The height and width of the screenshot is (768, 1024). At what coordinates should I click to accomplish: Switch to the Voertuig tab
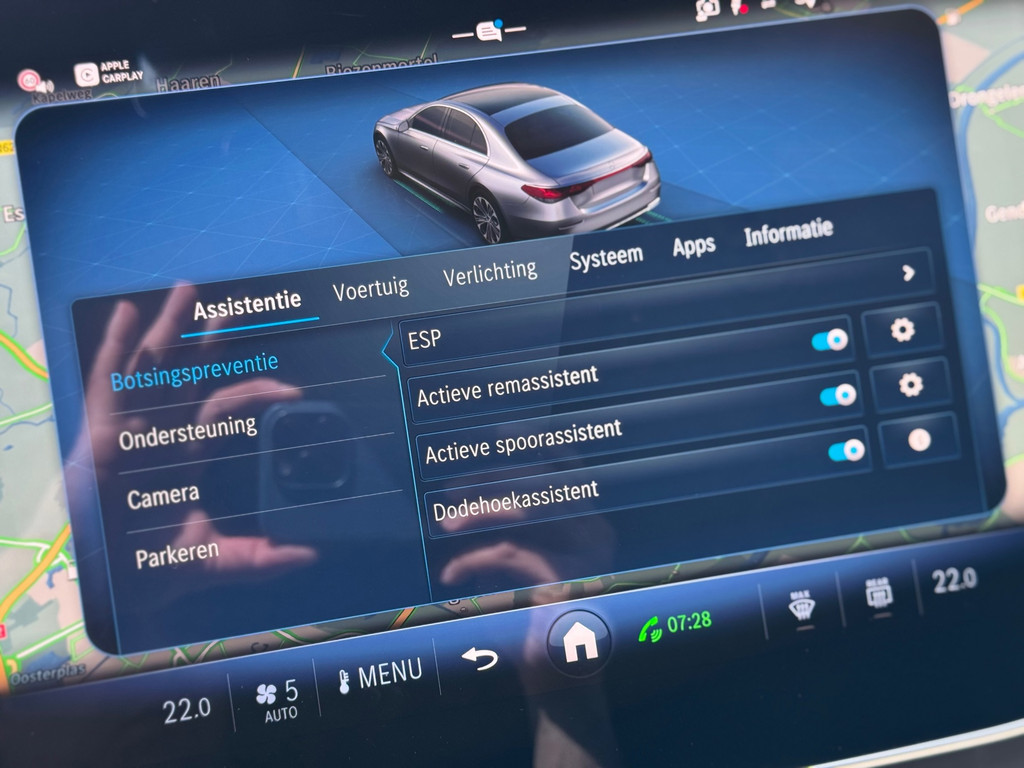pos(370,289)
